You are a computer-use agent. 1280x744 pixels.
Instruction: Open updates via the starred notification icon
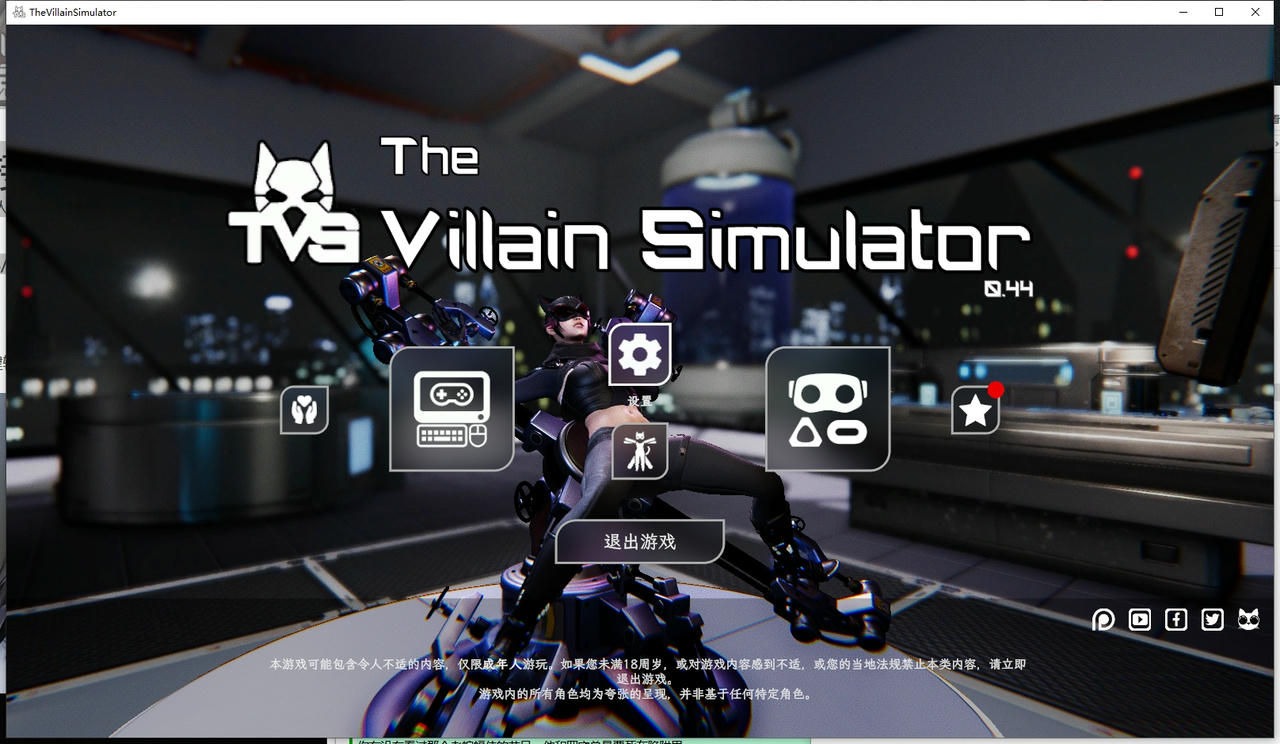pyautogui.click(x=975, y=409)
